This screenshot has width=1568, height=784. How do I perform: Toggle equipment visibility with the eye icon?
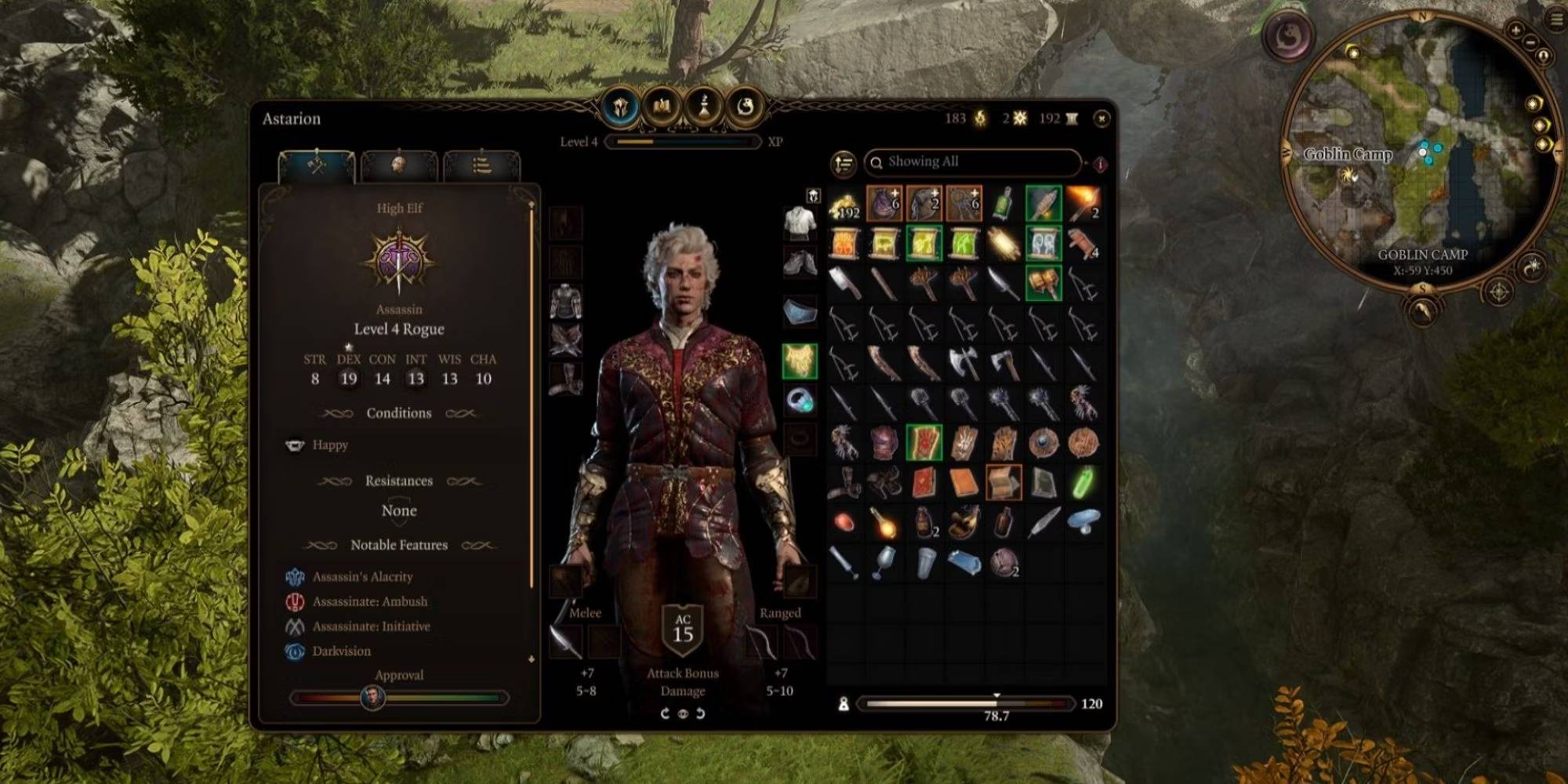[683, 714]
